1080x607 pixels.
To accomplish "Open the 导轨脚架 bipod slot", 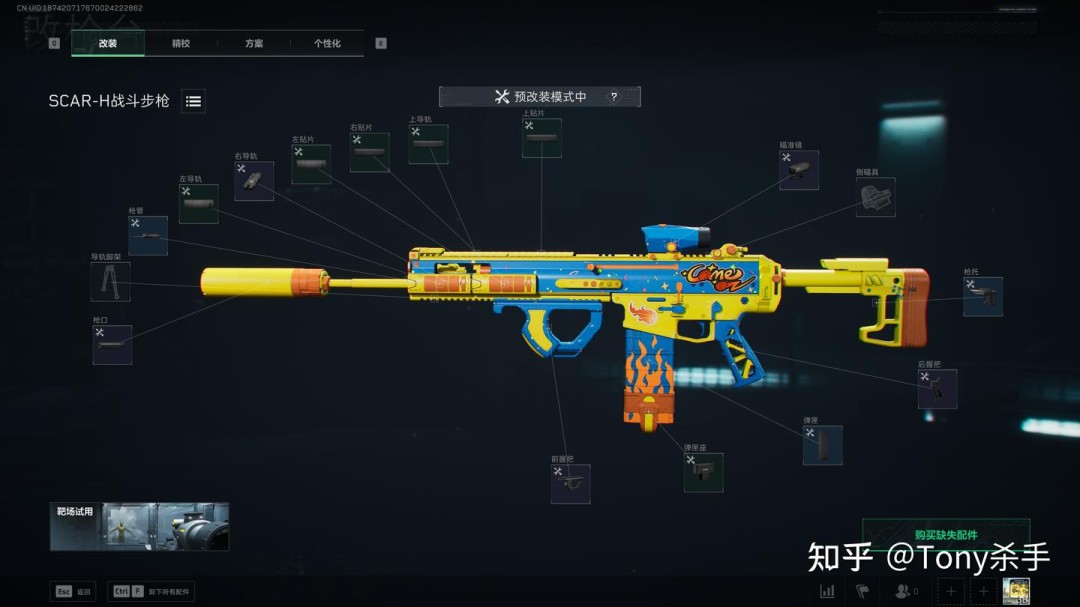I will [110, 282].
